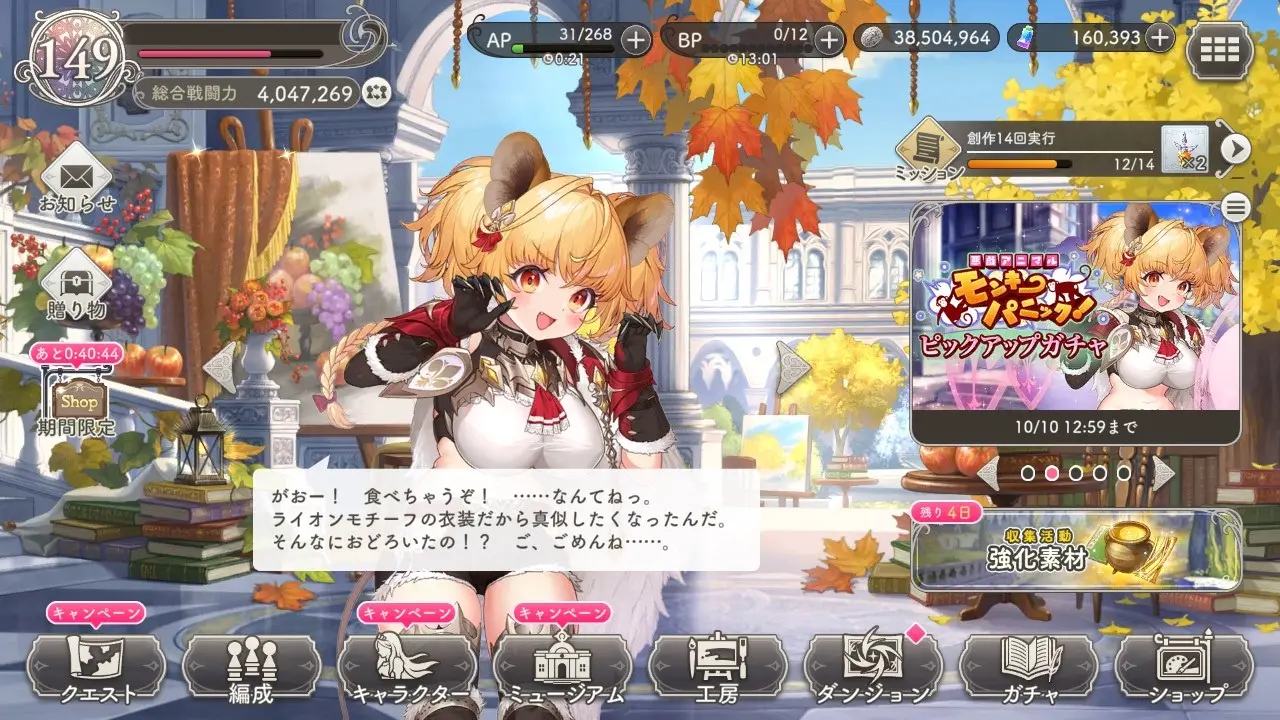The image size is (1280, 720).
Task: Open the ガチャ (Gacha) menu
Action: (1029, 667)
